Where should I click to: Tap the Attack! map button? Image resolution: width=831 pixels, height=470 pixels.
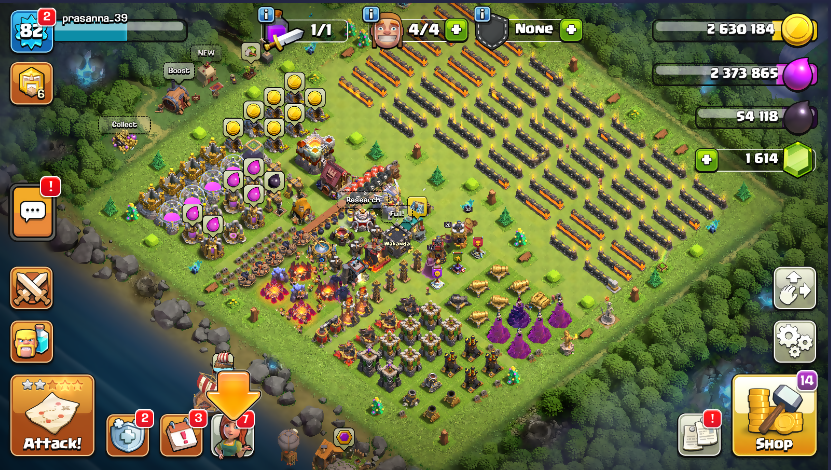click(x=52, y=416)
